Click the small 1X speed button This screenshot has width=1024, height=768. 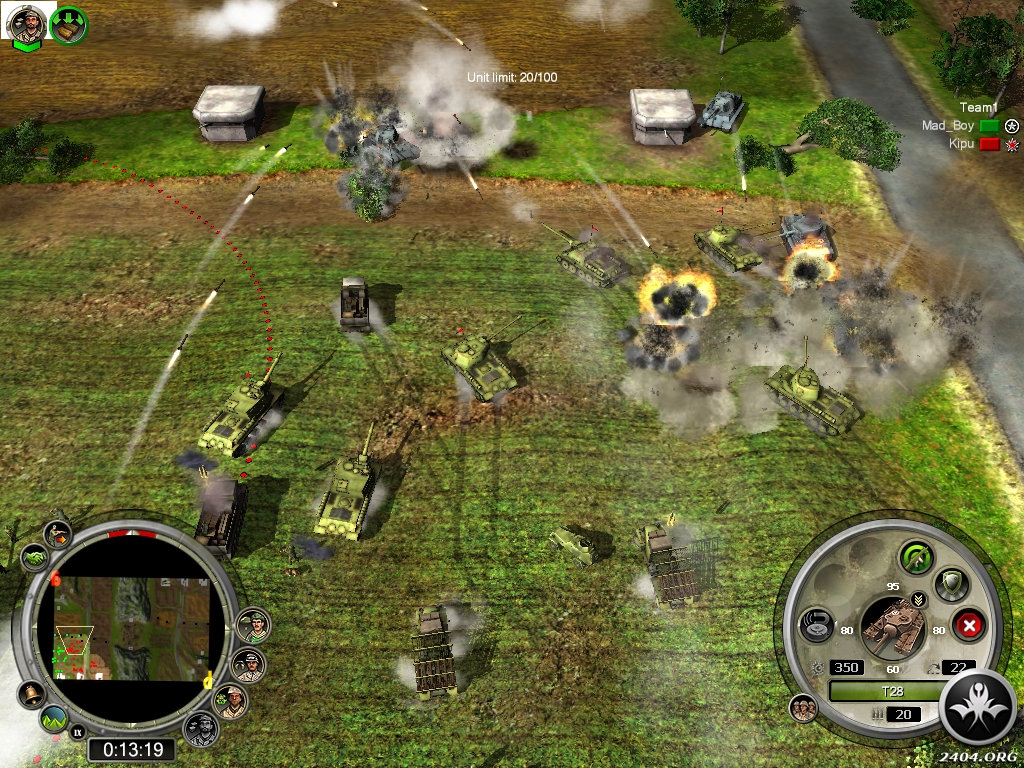click(x=78, y=732)
